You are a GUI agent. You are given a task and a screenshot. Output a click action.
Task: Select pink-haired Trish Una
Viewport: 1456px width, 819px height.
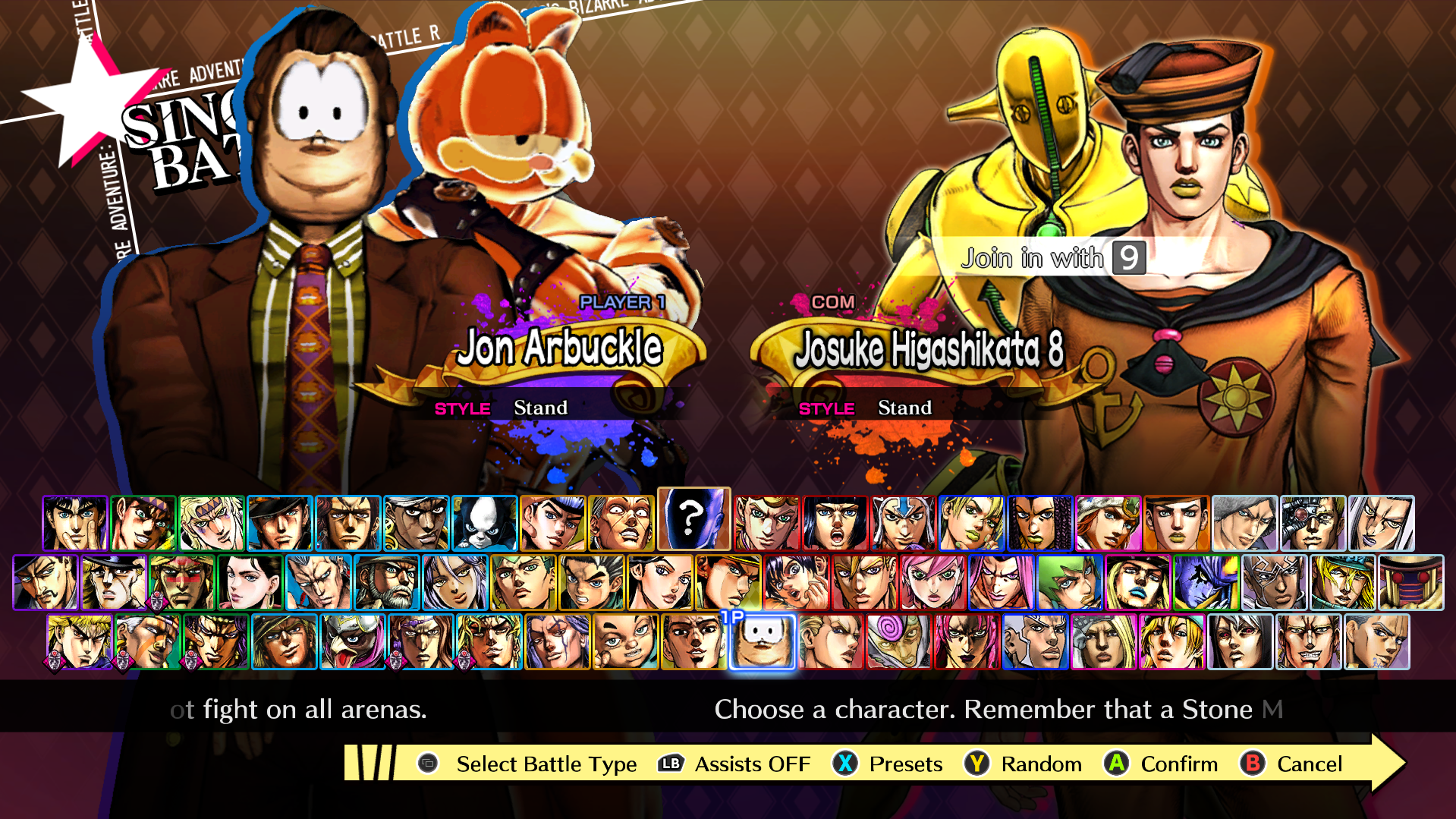coord(933,582)
